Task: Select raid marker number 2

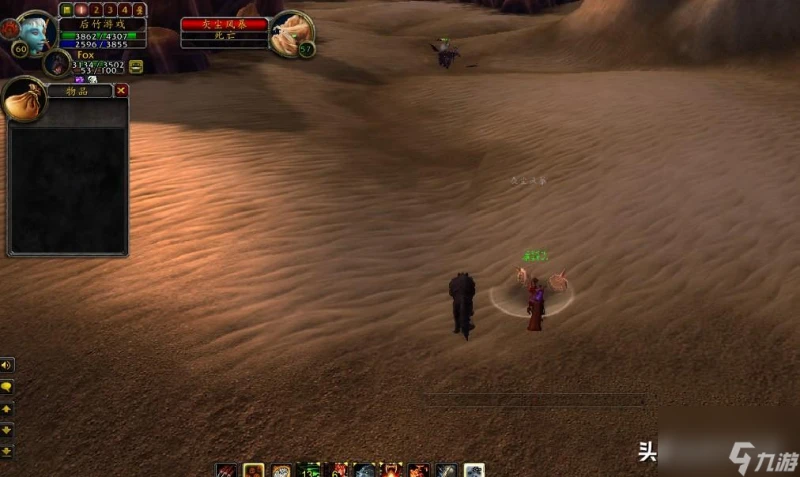Action: (95, 9)
